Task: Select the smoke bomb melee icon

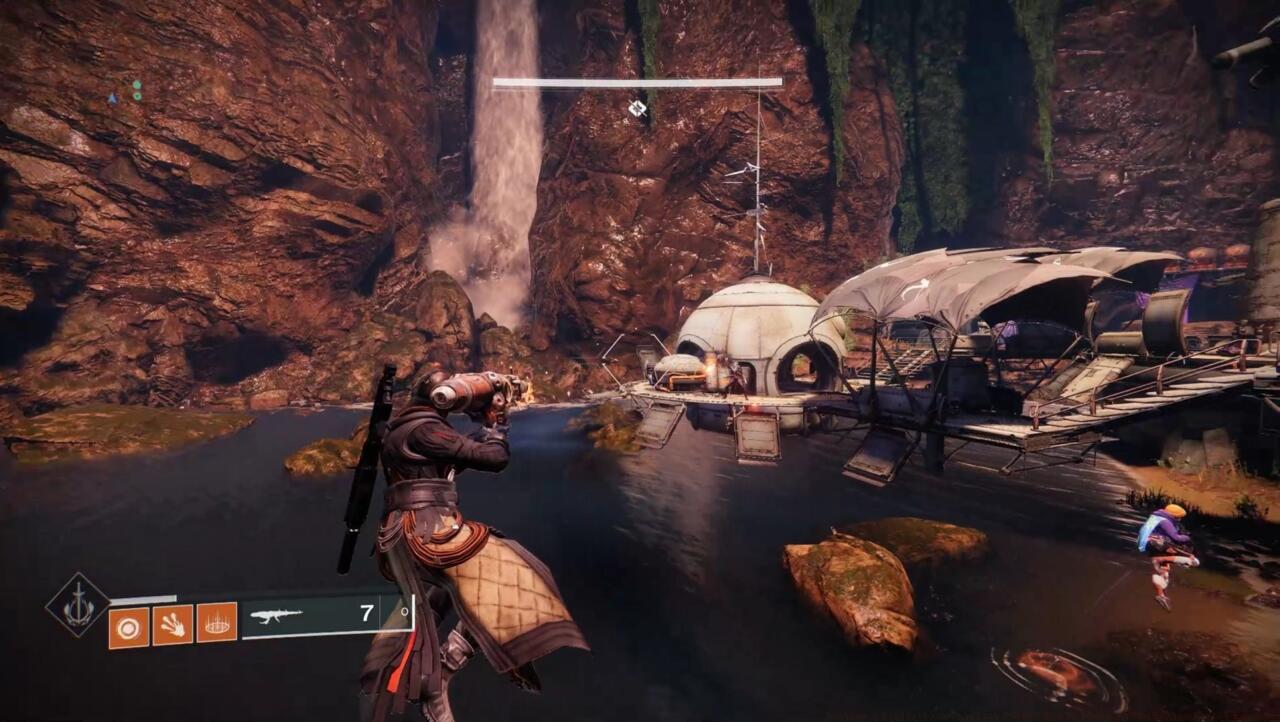Action: [x=174, y=625]
